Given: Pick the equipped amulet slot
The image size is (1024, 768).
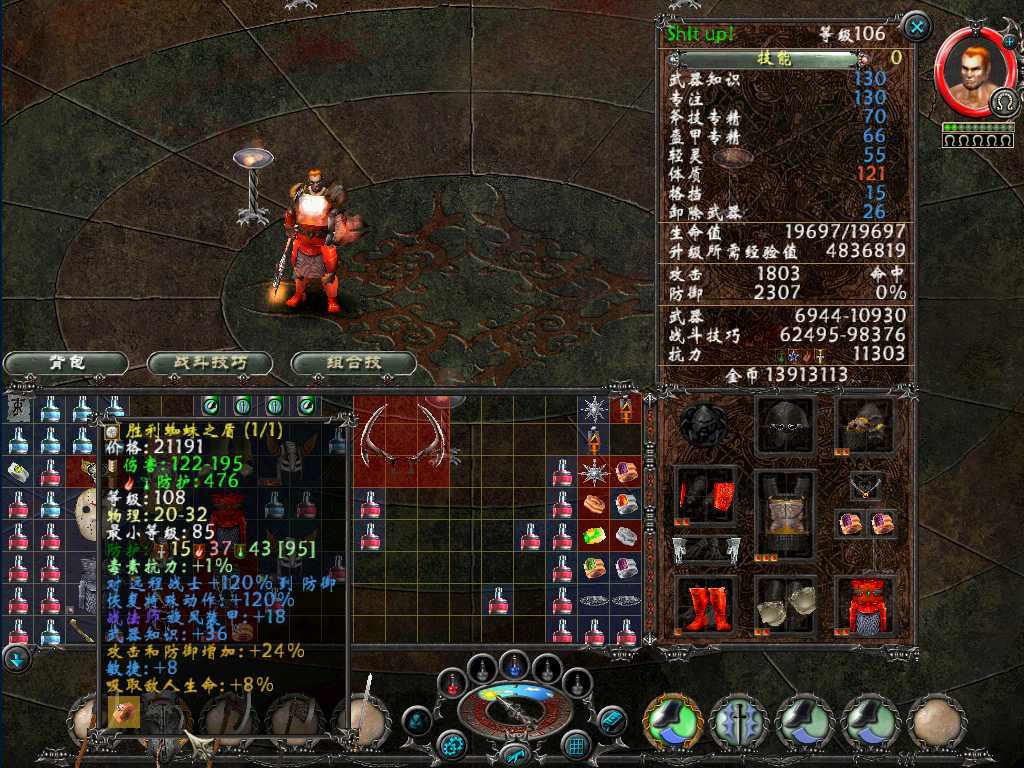Looking at the screenshot, I should pos(863,487).
